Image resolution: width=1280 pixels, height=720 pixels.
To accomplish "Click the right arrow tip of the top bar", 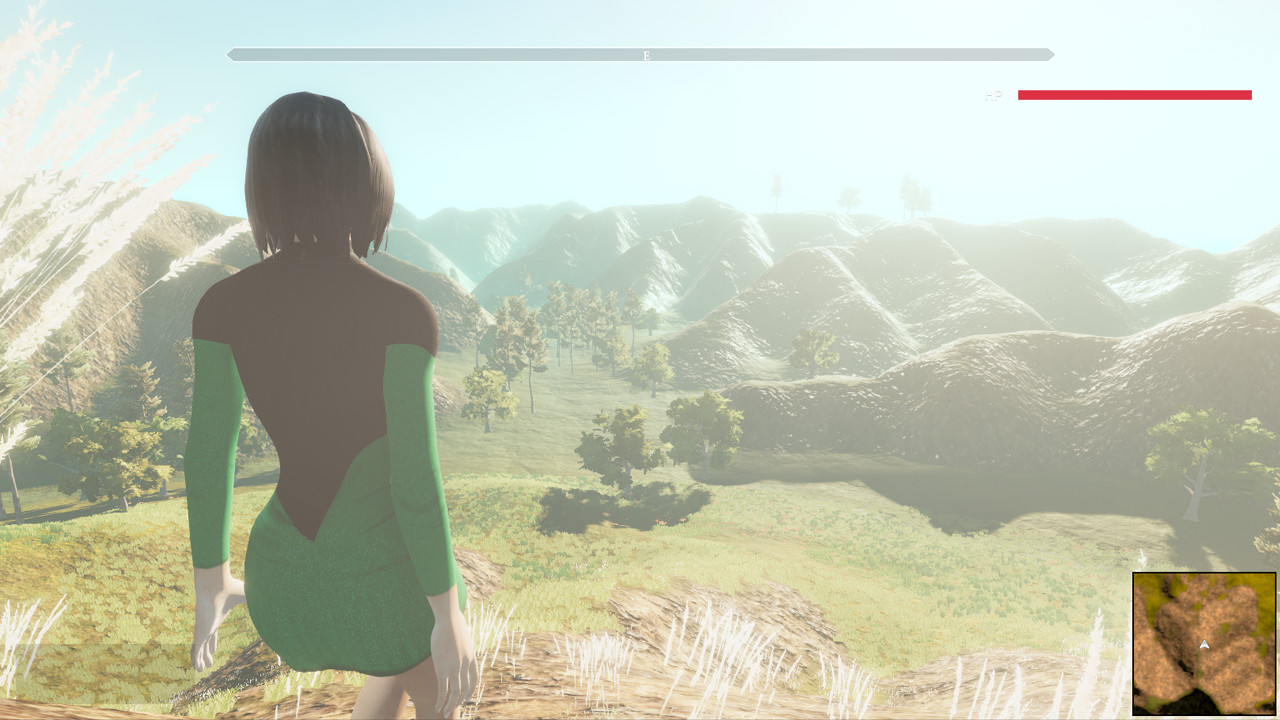I will 1052,54.
